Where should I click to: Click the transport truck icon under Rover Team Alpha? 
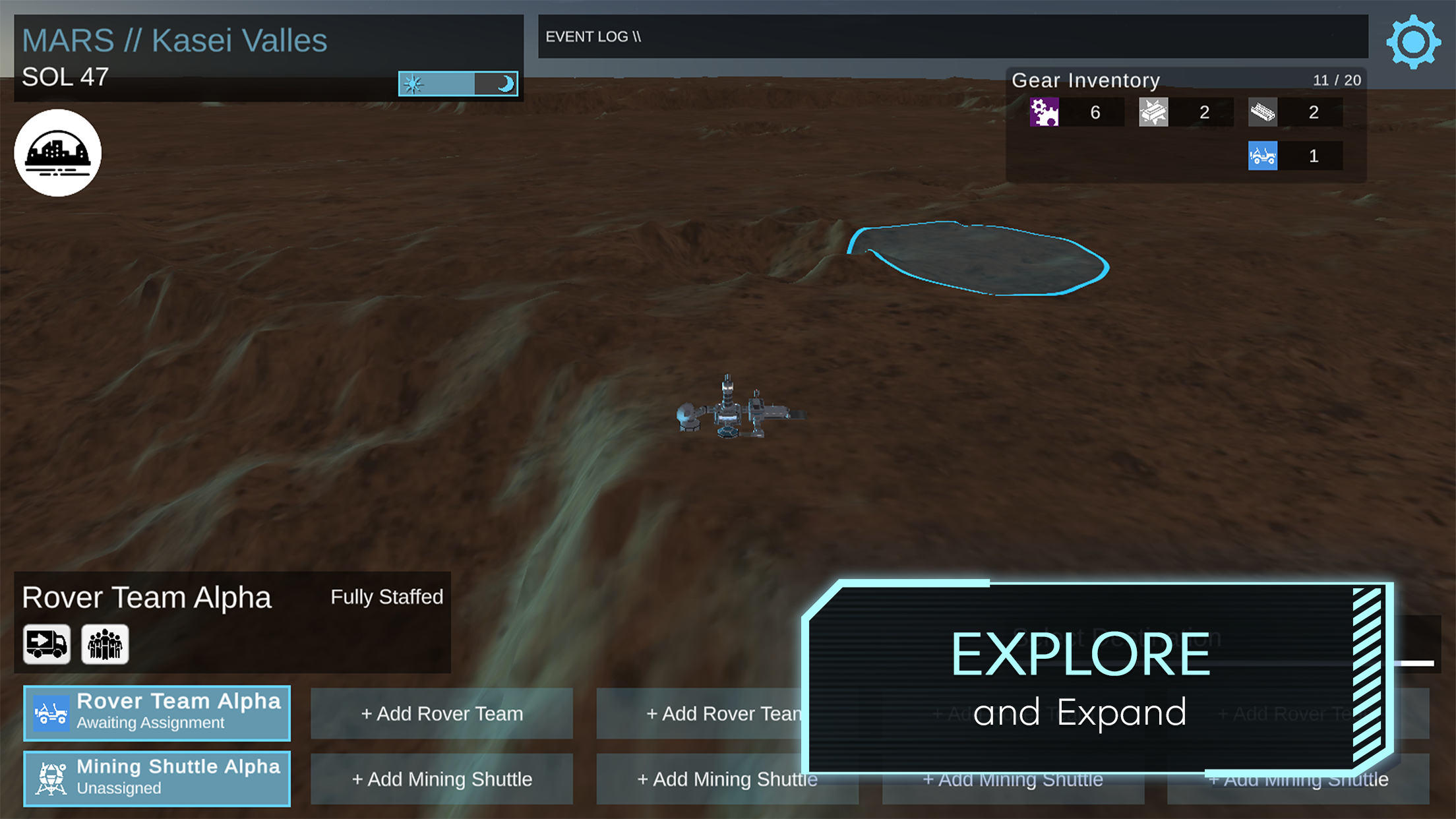pos(45,644)
